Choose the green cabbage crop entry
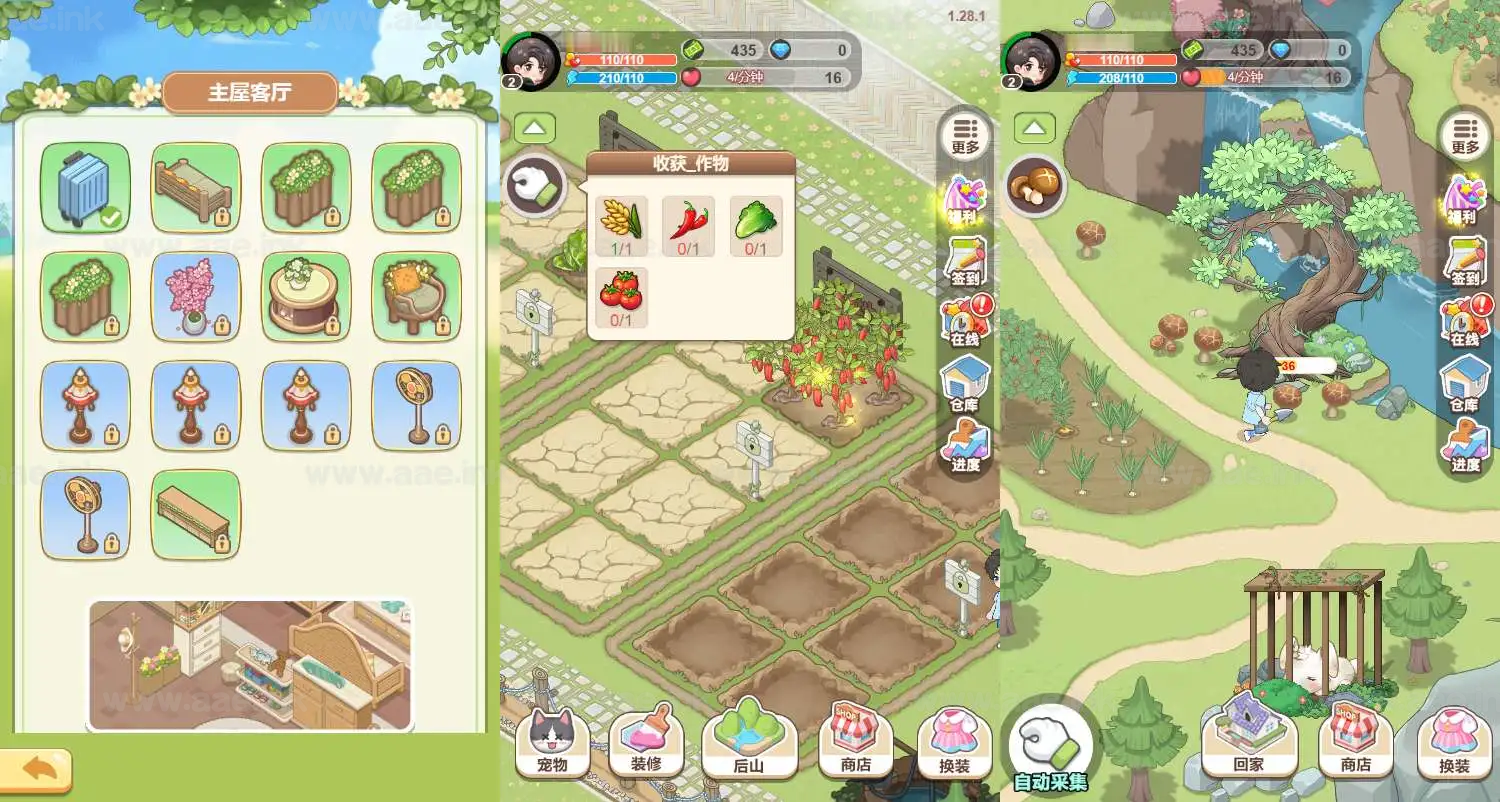 click(x=755, y=226)
